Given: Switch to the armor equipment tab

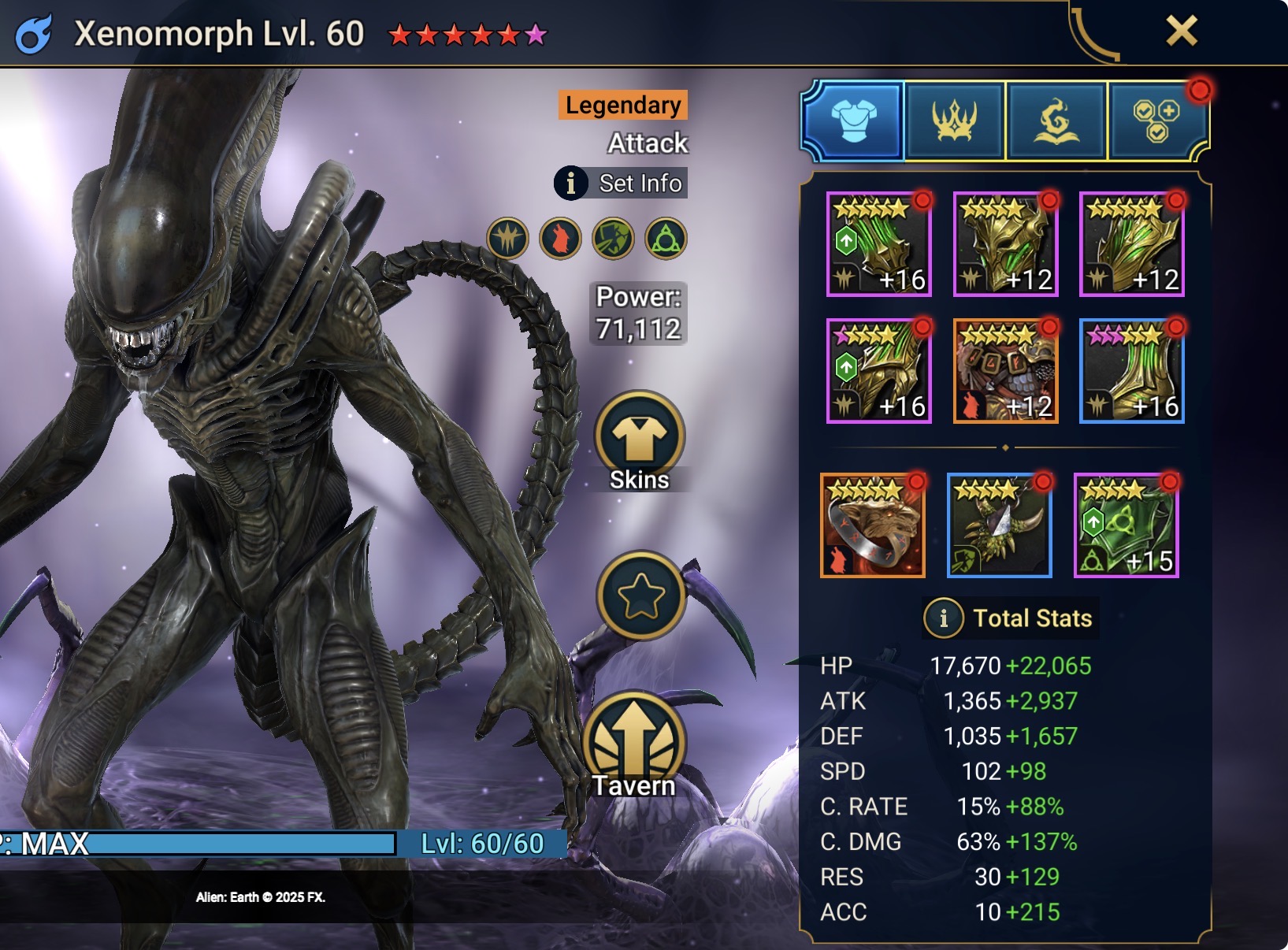Looking at the screenshot, I should pyautogui.click(x=854, y=121).
